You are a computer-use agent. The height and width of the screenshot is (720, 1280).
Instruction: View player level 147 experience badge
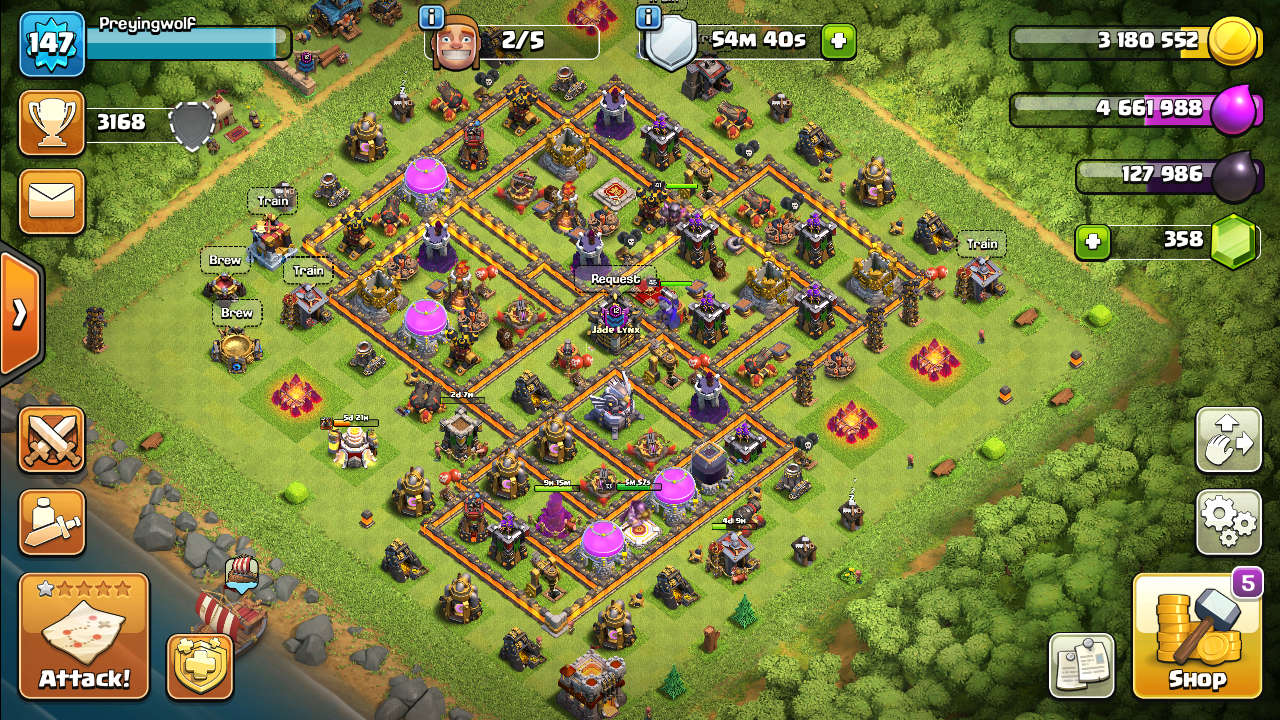(x=51, y=43)
